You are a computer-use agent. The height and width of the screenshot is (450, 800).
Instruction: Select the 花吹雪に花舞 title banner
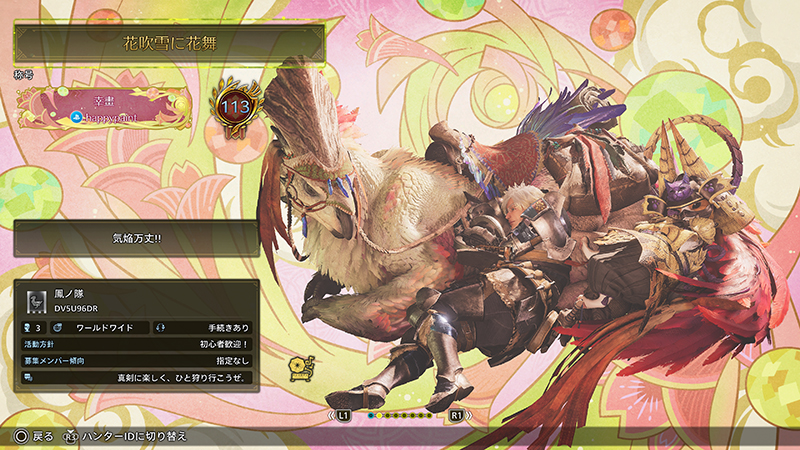pyautogui.click(x=168, y=44)
